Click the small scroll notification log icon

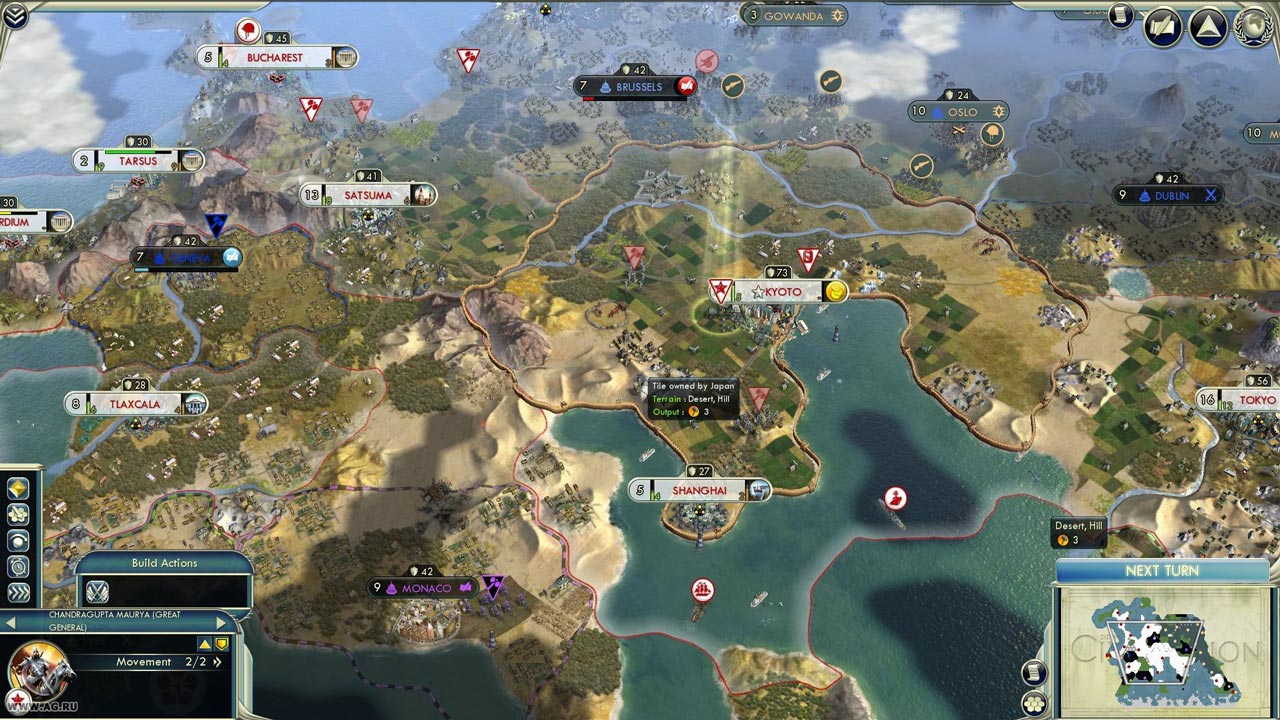pyautogui.click(x=1121, y=15)
